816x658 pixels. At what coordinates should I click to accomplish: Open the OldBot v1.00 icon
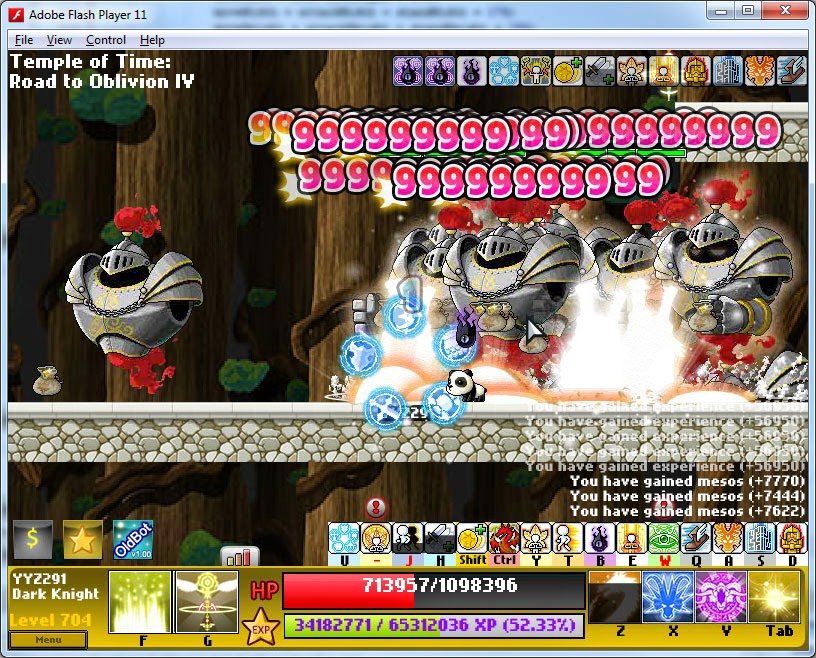click(133, 540)
